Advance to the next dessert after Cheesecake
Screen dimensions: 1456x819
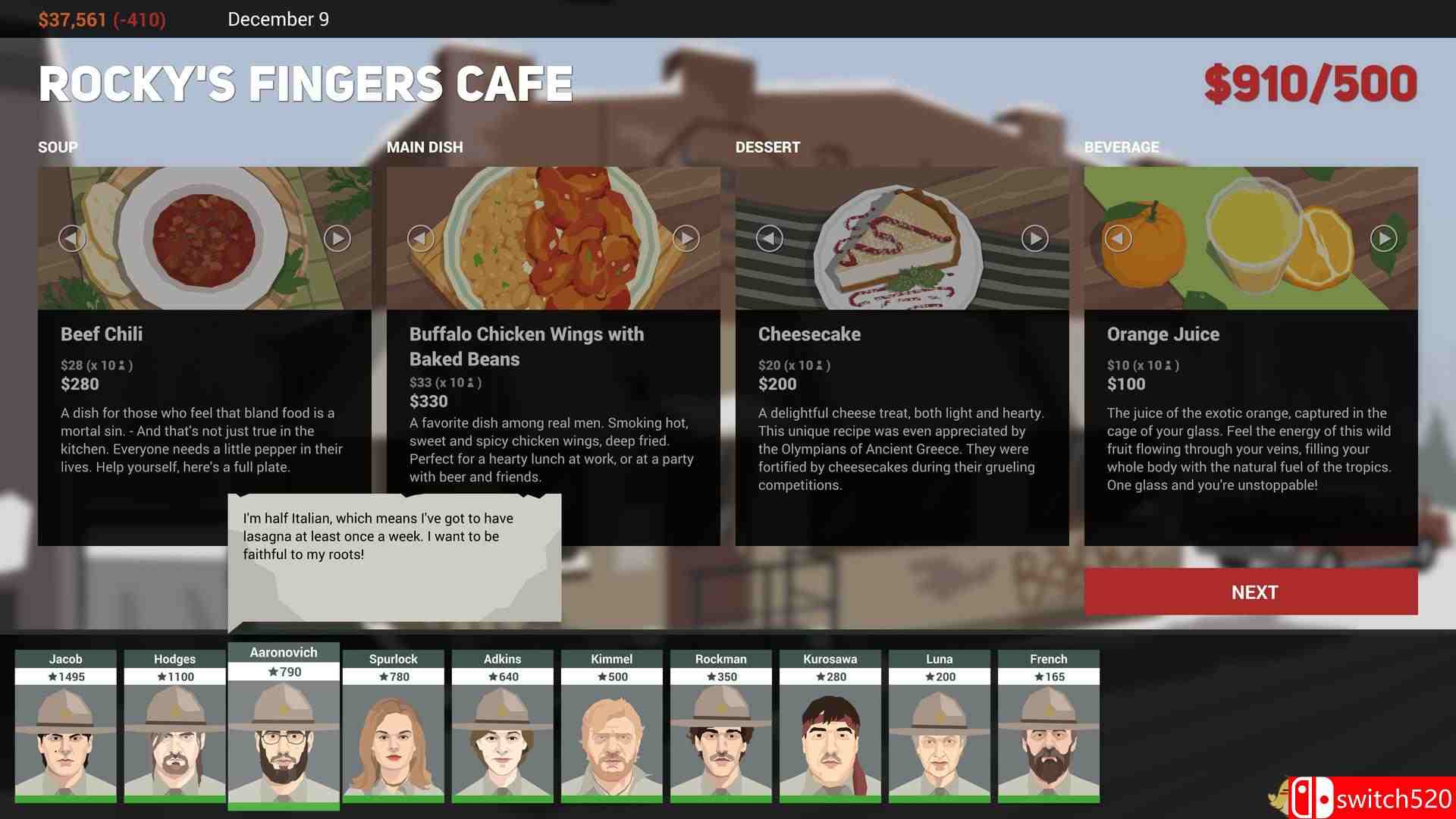click(1035, 239)
